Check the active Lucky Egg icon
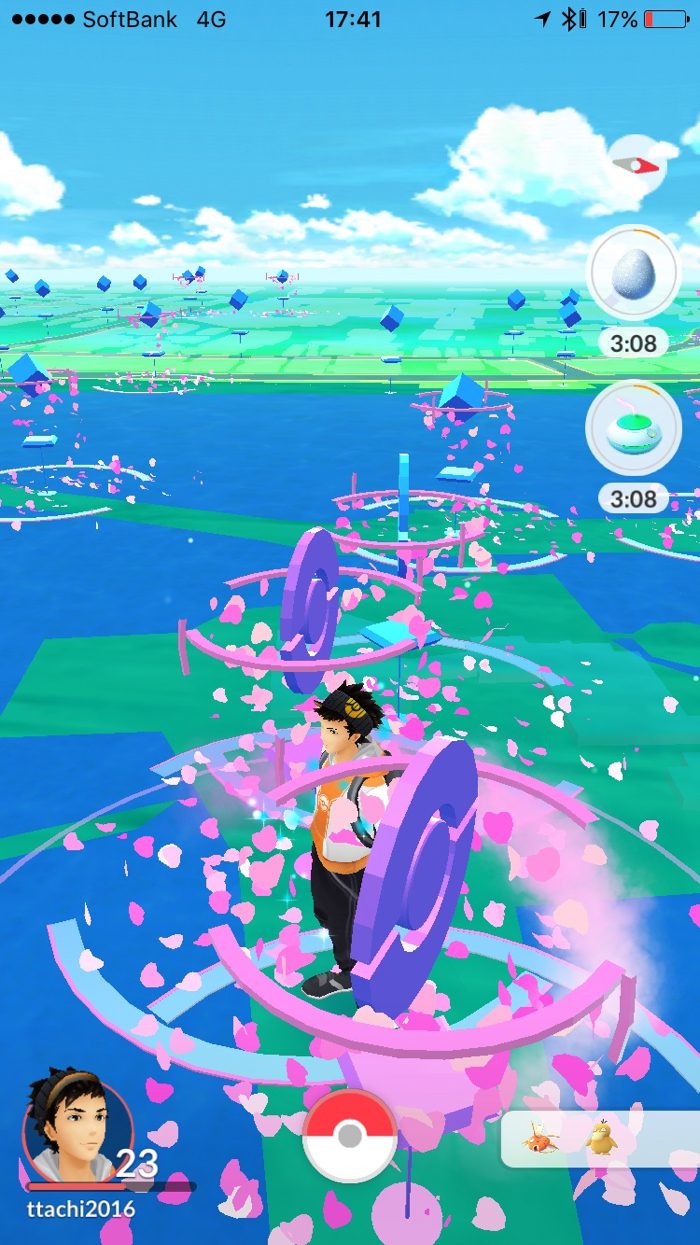Viewport: 700px width, 1245px height. point(634,272)
